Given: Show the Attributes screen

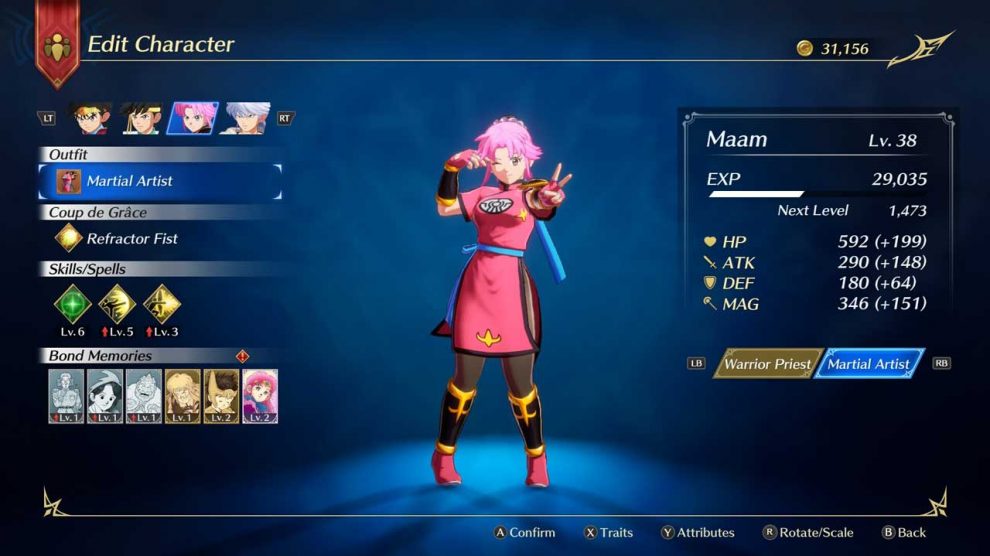Looking at the screenshot, I should point(697,533).
